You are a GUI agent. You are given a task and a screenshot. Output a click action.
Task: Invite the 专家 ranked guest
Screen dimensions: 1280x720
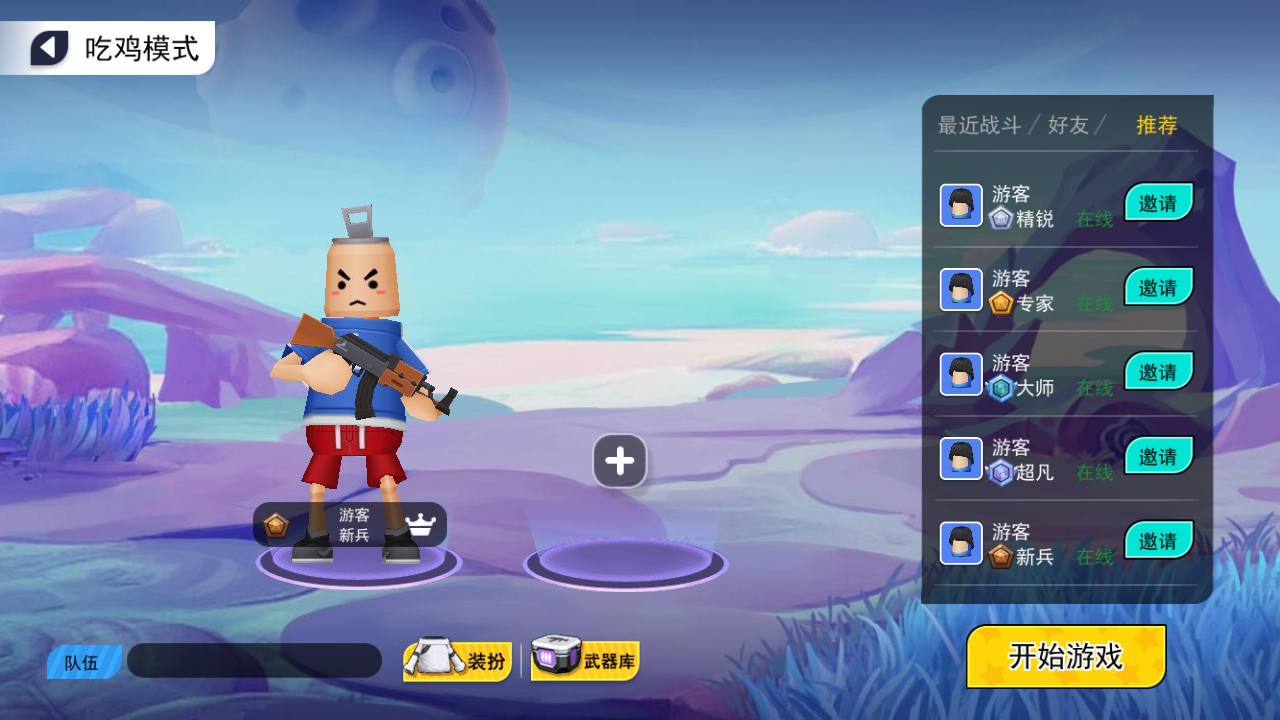pyautogui.click(x=1159, y=288)
